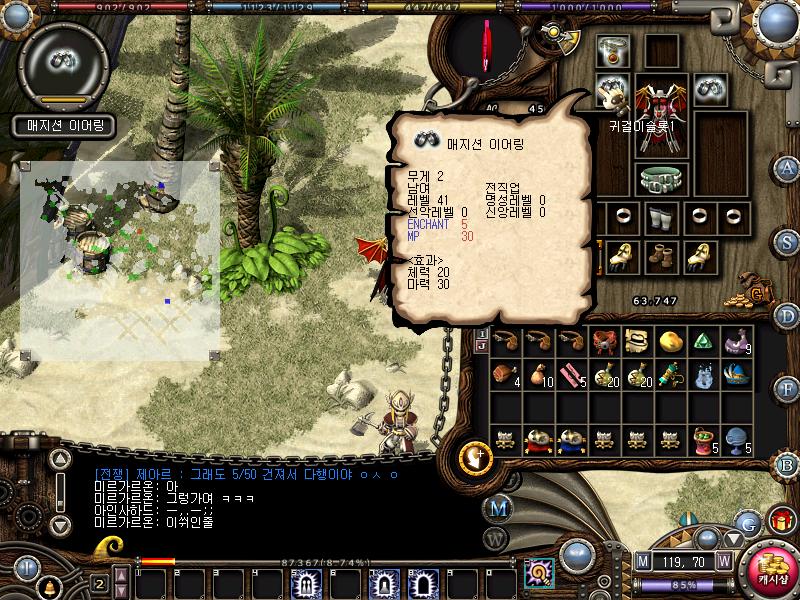Viewport: 800px width, 600px height.
Task: Click the round A side button
Action: coord(787,167)
